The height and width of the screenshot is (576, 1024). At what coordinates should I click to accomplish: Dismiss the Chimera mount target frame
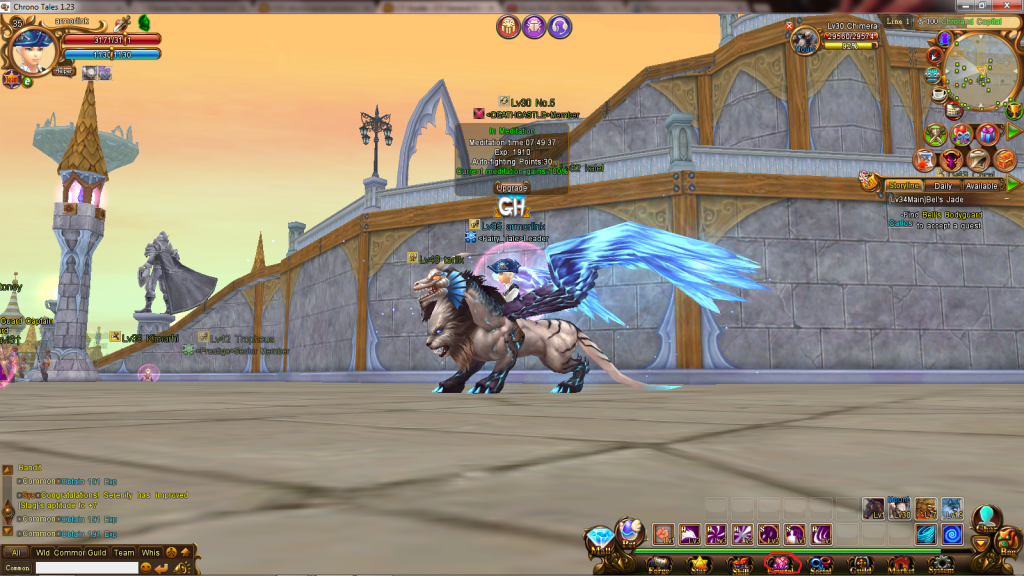click(x=789, y=26)
